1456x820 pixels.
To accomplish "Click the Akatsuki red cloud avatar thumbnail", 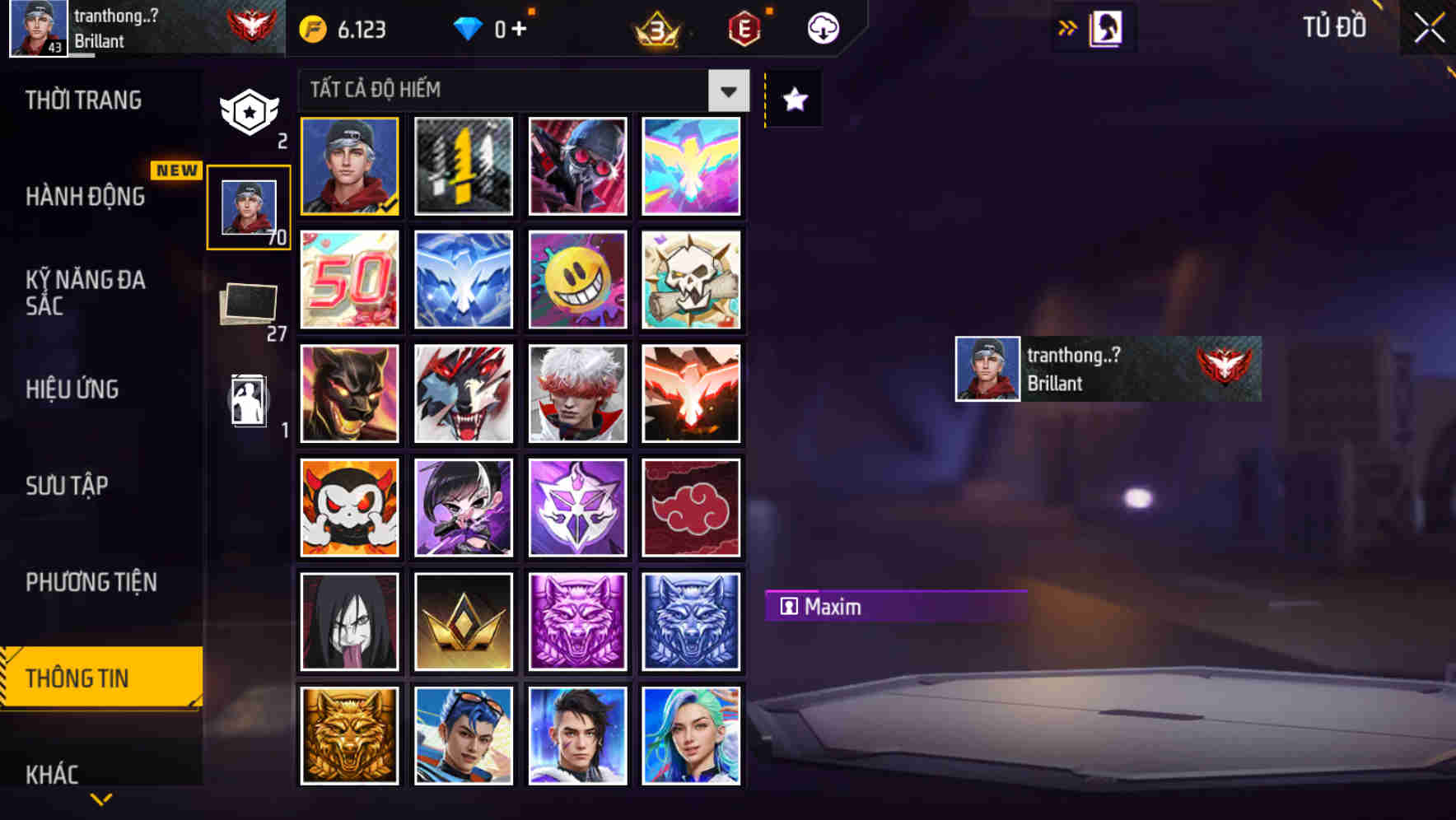I will [691, 507].
